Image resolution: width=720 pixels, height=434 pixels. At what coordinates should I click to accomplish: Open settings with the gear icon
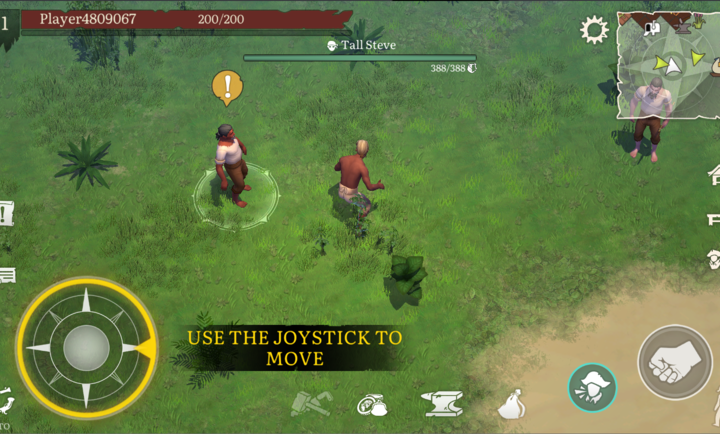pyautogui.click(x=595, y=29)
